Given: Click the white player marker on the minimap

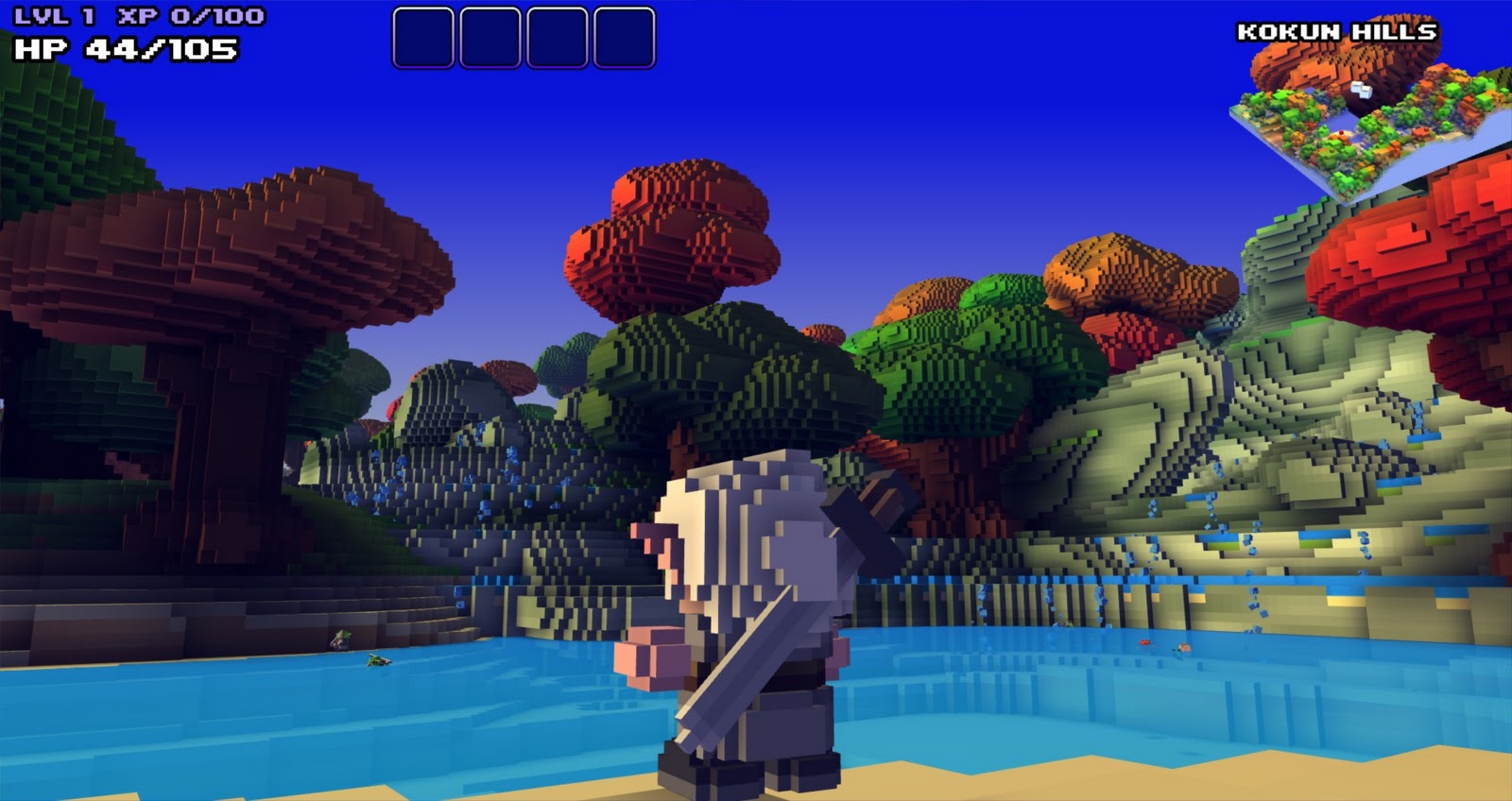Looking at the screenshot, I should [1362, 91].
